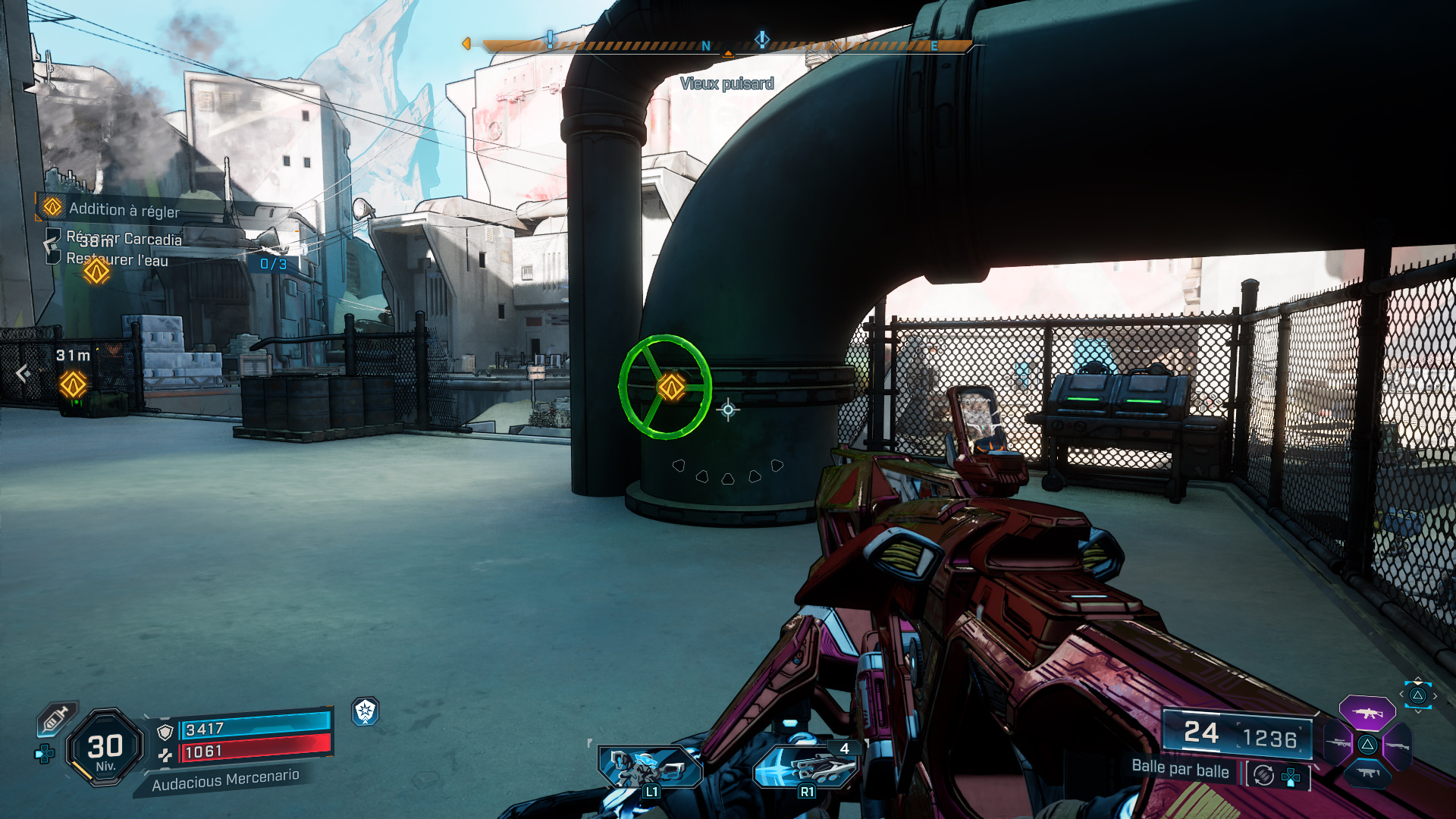Image resolution: width=1456 pixels, height=819 pixels.
Task: Choose the shotgun weapon slot
Action: 1397,746
